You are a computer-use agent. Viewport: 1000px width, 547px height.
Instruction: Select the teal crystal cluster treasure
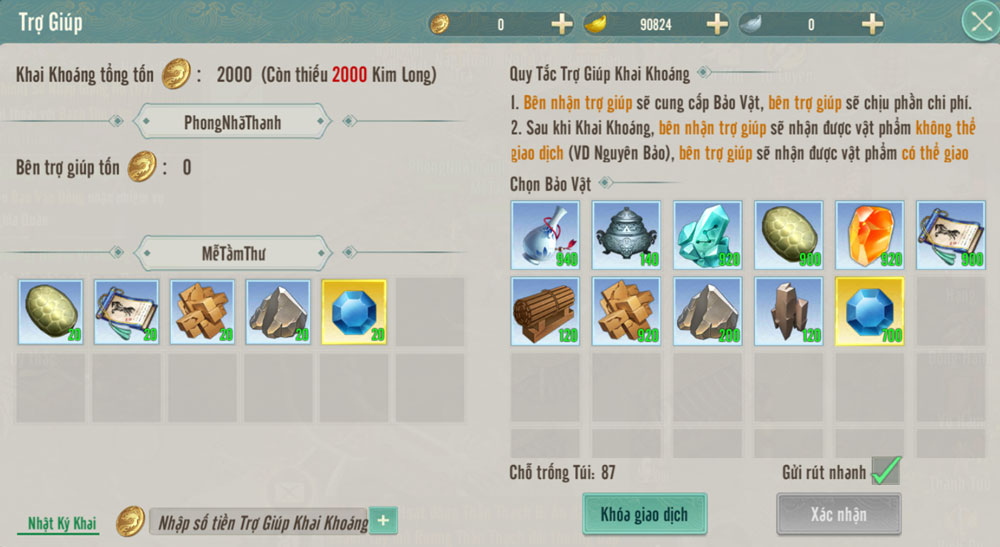coord(707,234)
